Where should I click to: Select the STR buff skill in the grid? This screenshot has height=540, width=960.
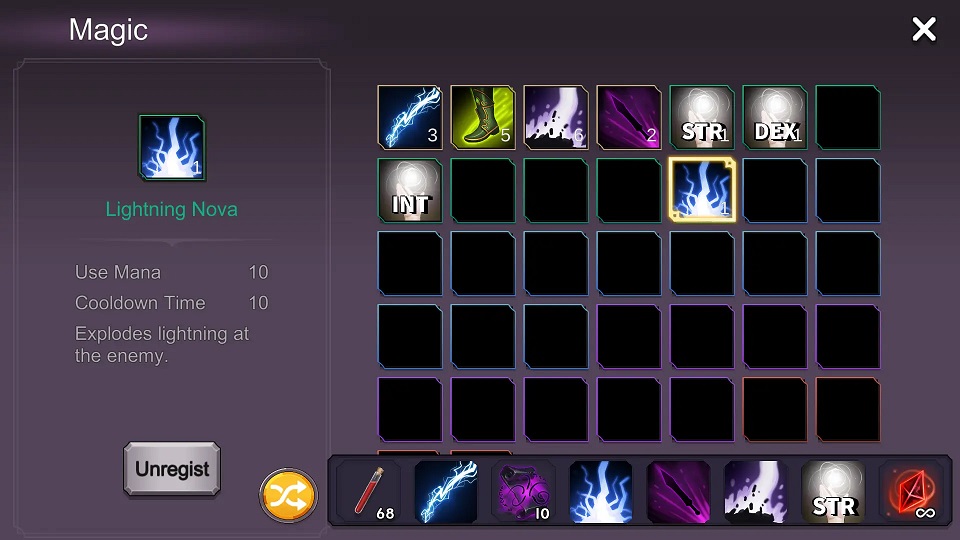click(x=702, y=118)
